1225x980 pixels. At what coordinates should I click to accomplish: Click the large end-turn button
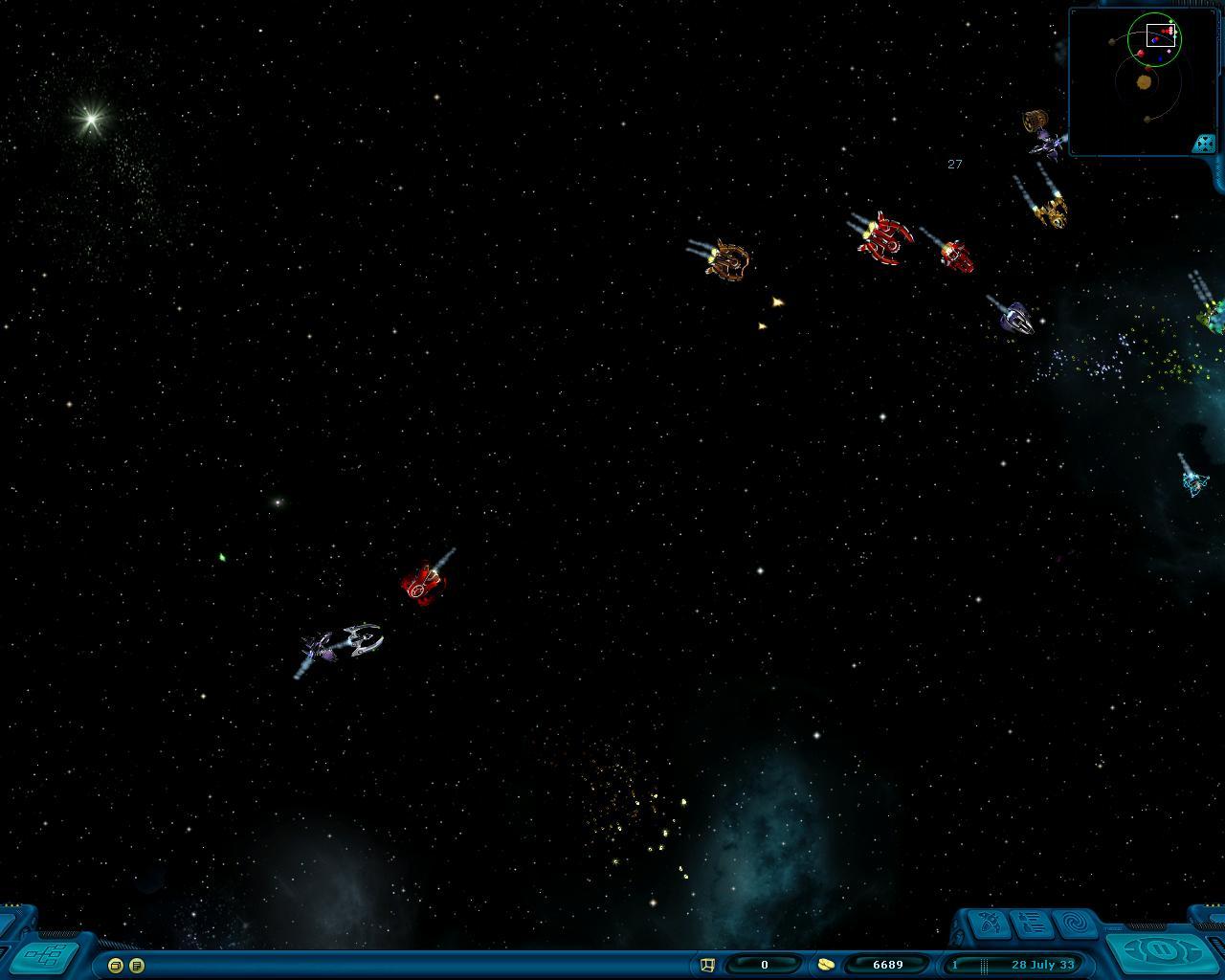[1159, 952]
